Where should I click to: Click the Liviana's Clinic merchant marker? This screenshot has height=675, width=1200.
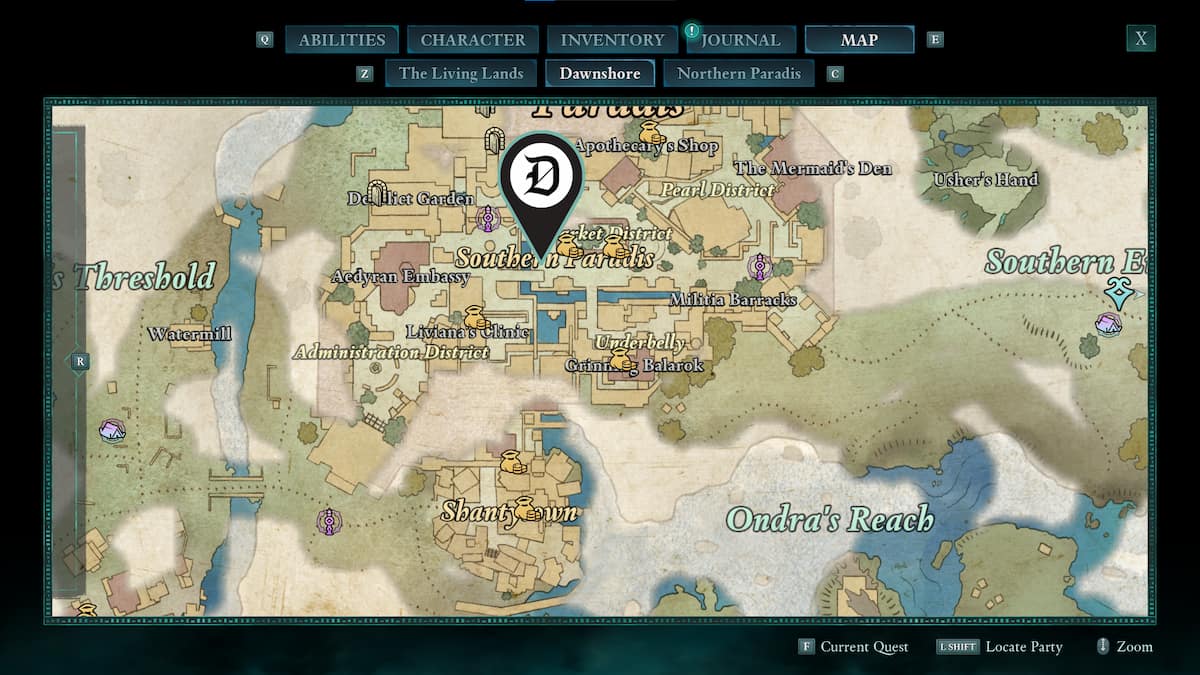(x=475, y=318)
